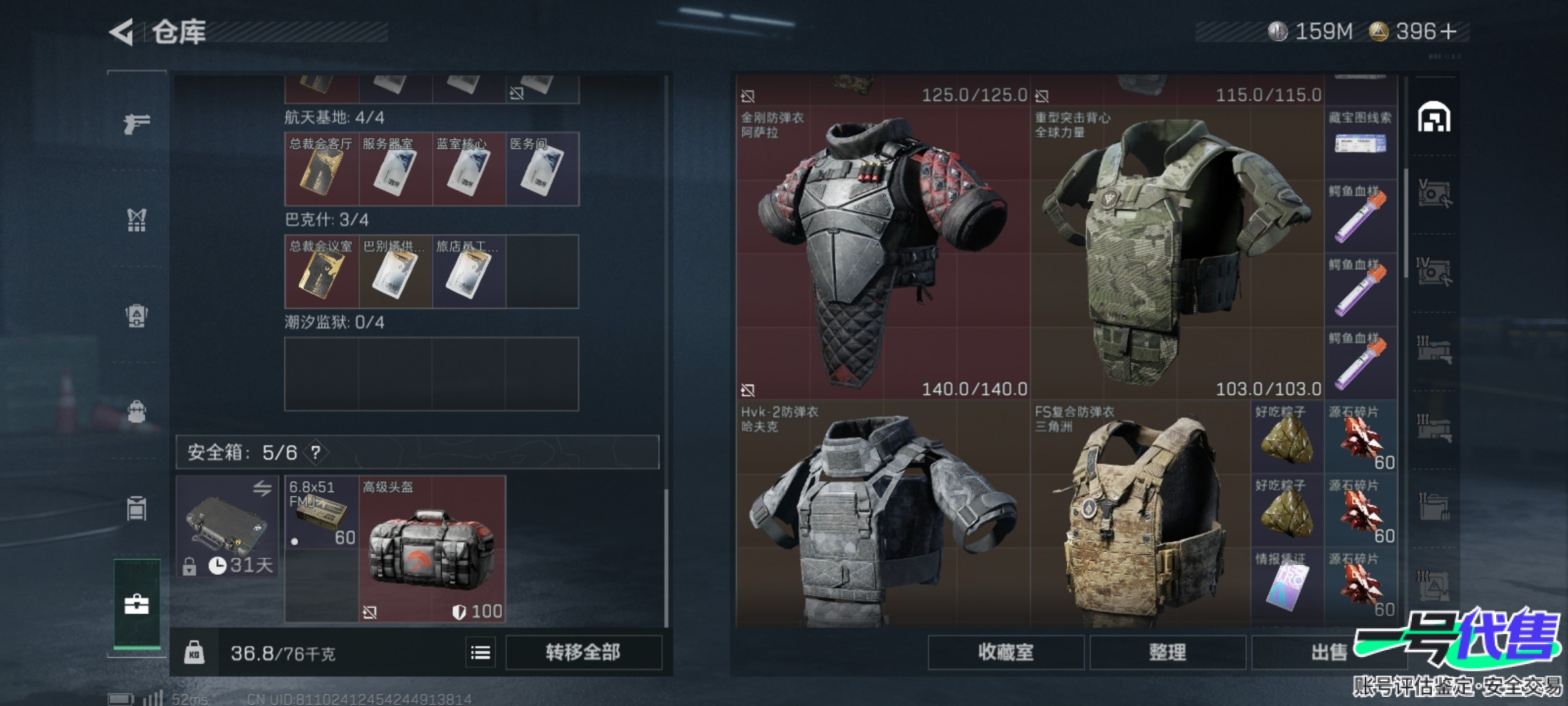Pick the 6.8x51 FMJ ammo stack

pyautogui.click(x=321, y=512)
